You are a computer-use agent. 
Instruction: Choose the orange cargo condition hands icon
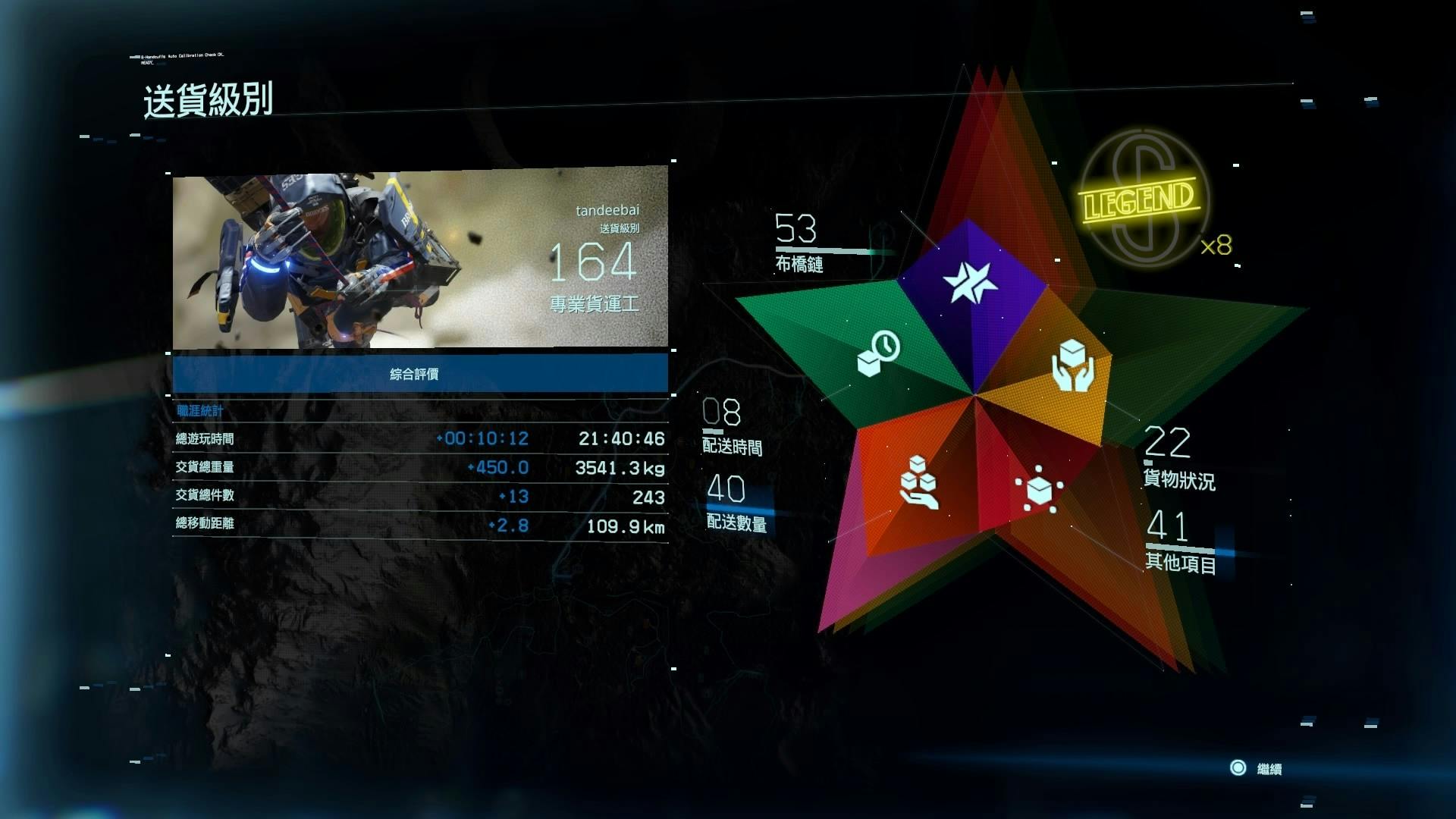coord(1072,365)
